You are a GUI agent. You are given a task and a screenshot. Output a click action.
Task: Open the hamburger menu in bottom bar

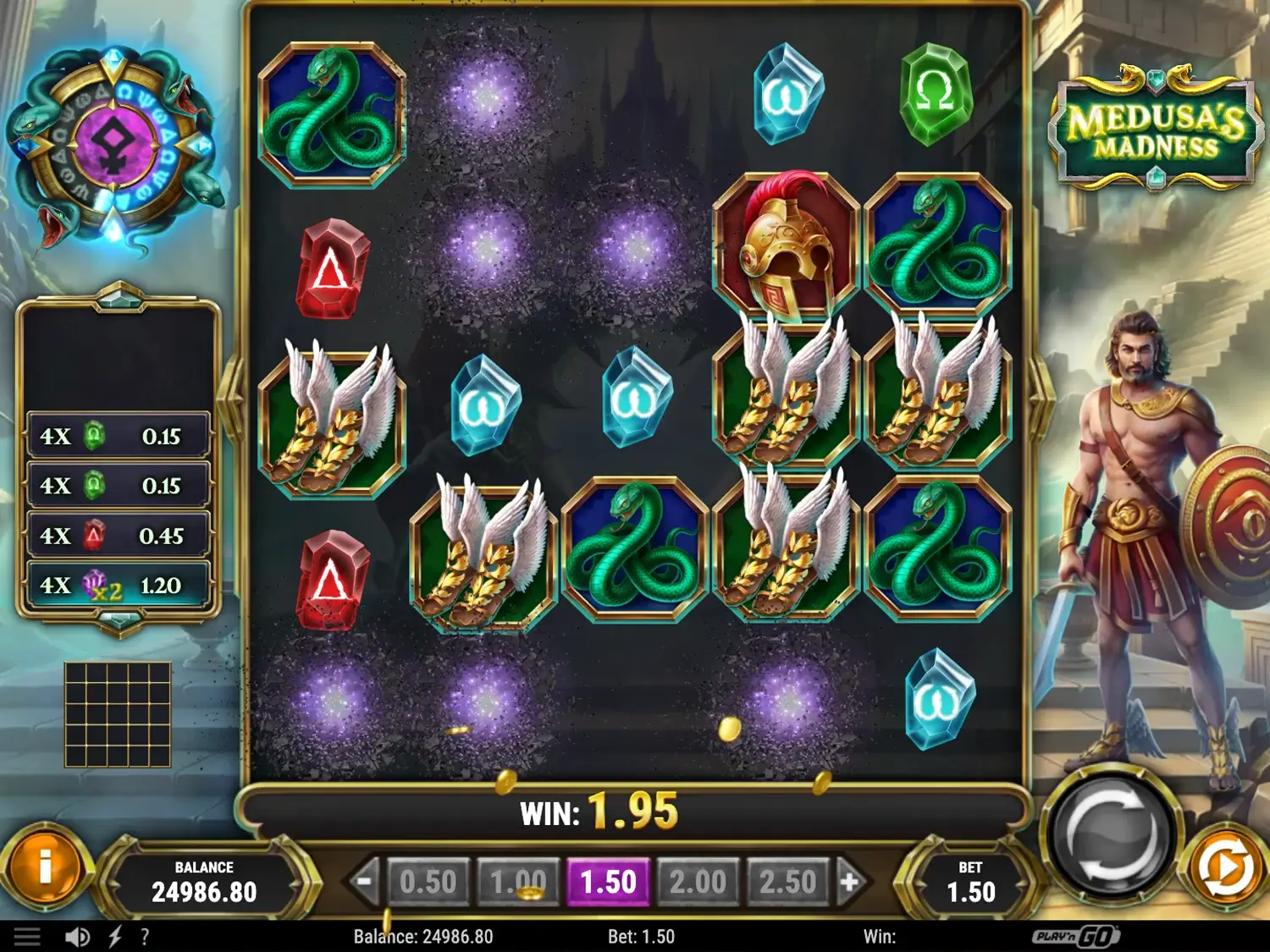click(x=27, y=937)
